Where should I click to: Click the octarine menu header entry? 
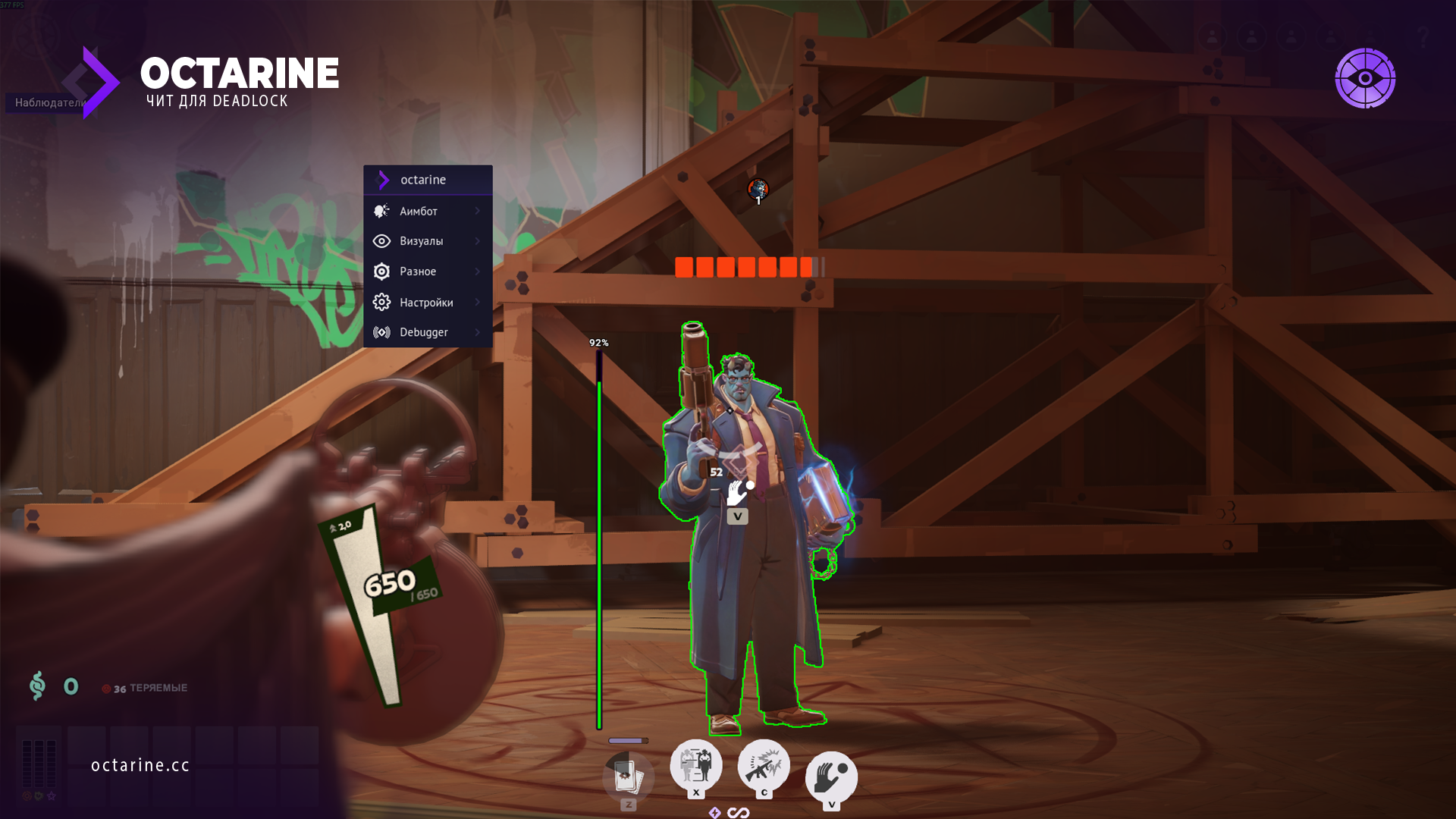click(x=423, y=180)
